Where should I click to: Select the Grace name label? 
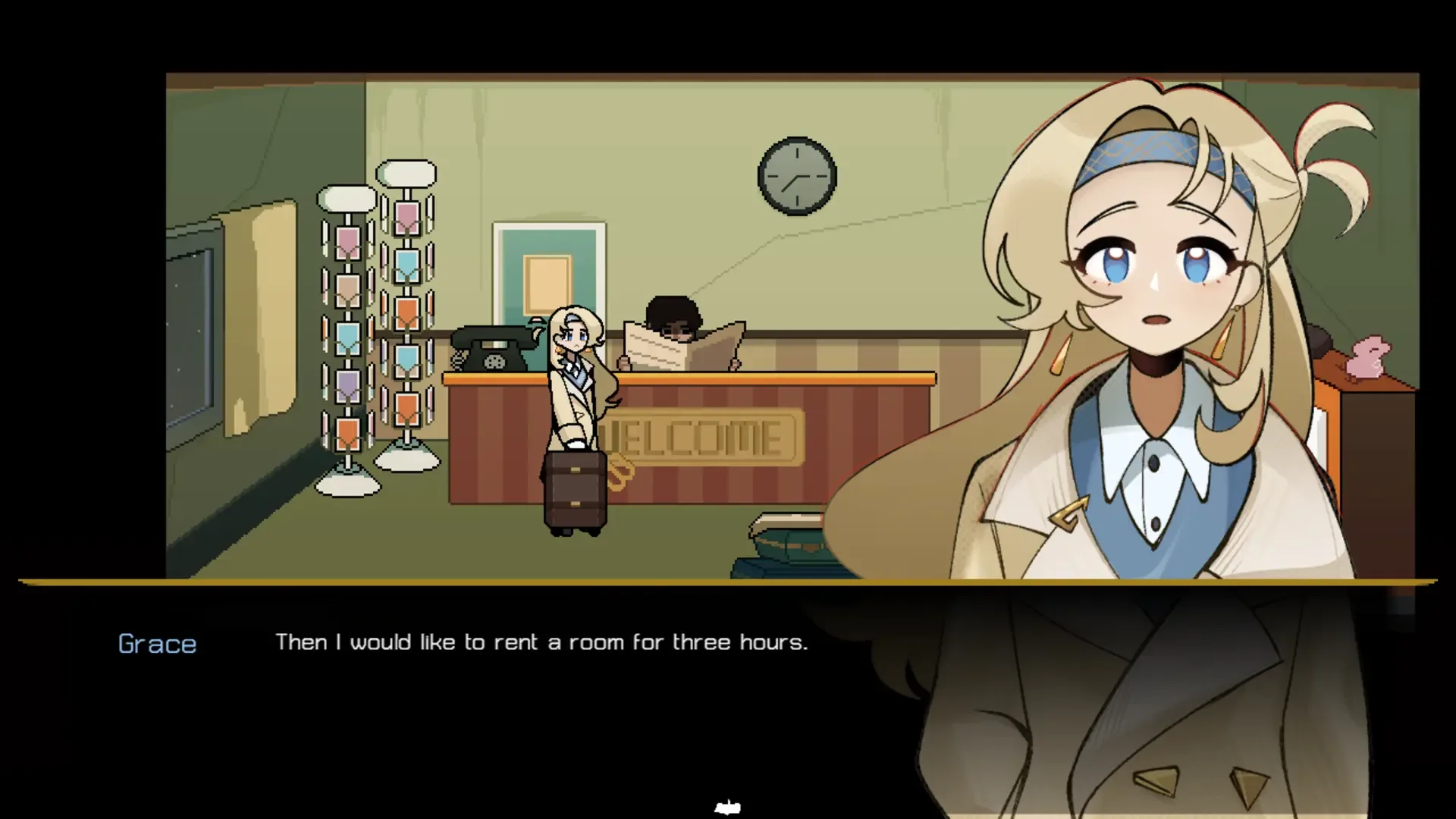click(157, 644)
